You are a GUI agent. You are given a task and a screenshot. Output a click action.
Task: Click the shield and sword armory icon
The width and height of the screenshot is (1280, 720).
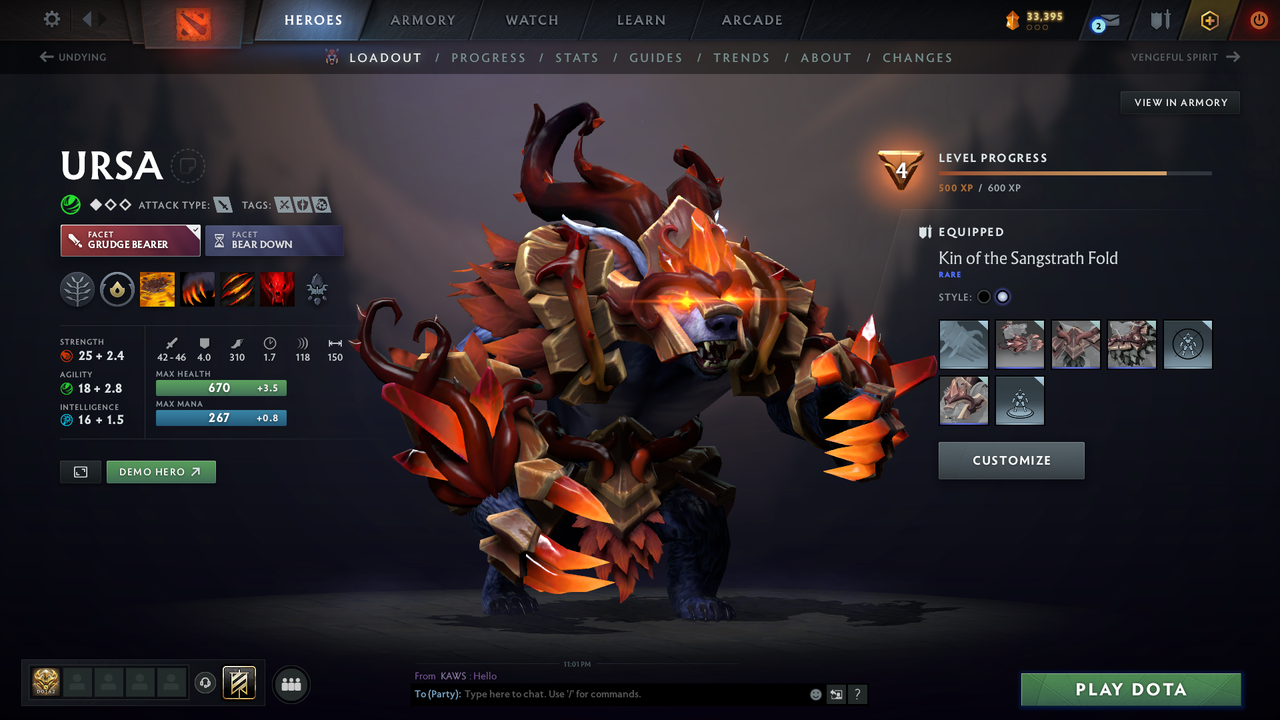1160,18
